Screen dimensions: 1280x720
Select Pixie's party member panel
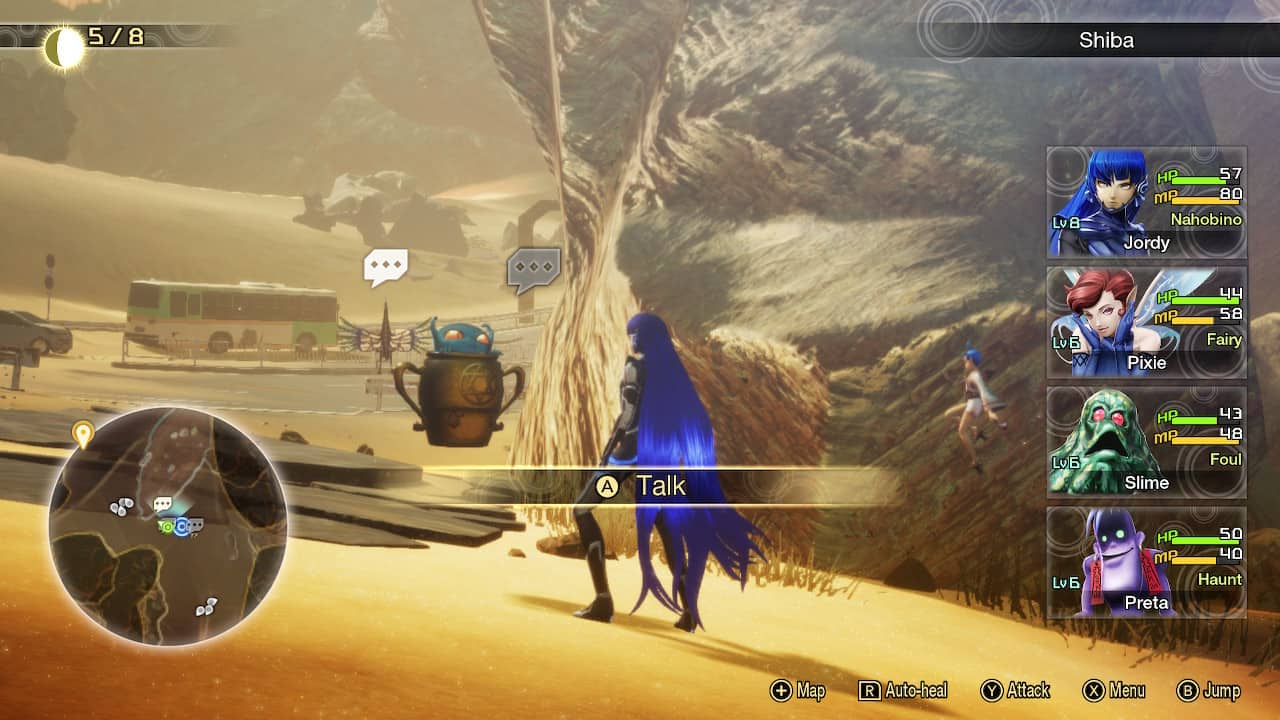(x=1146, y=322)
